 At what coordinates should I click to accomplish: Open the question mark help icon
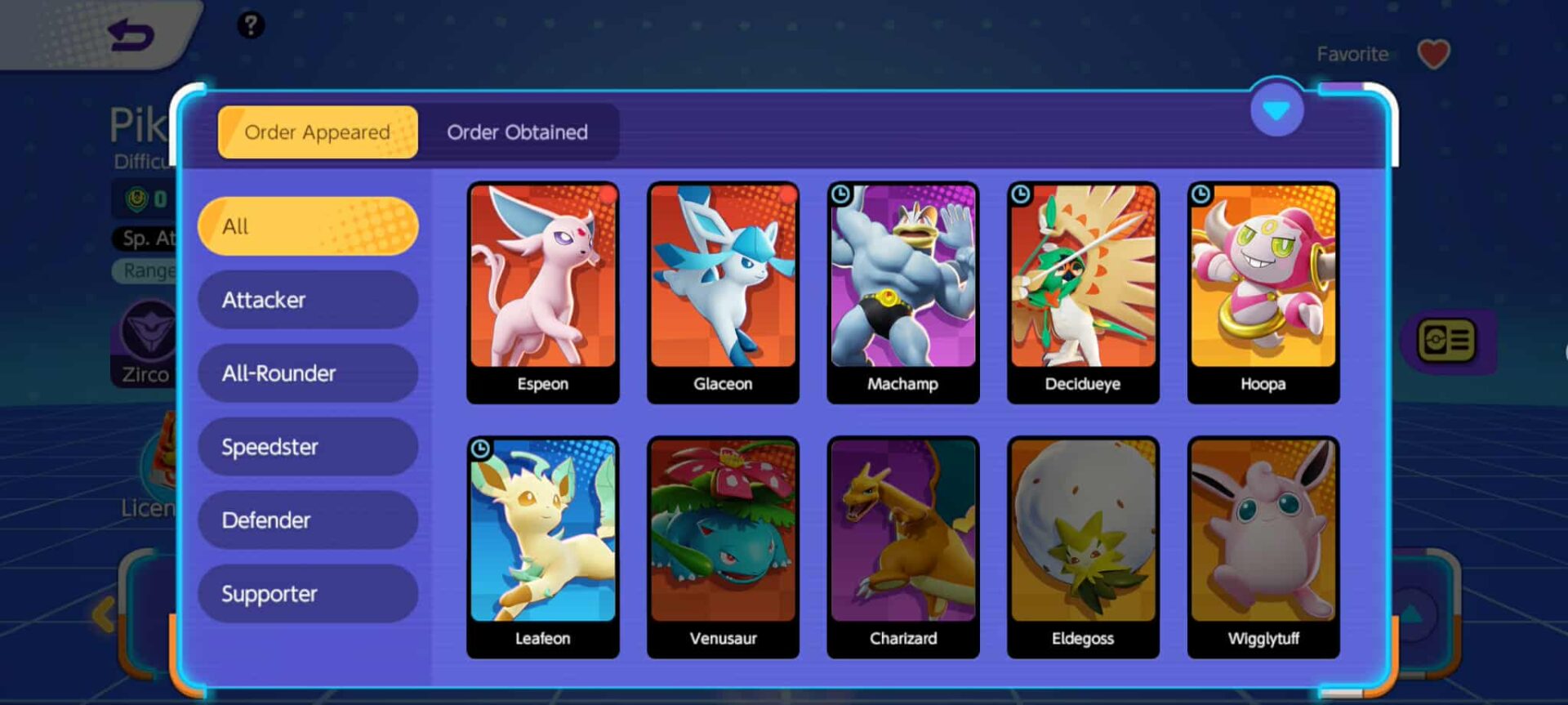point(251,25)
